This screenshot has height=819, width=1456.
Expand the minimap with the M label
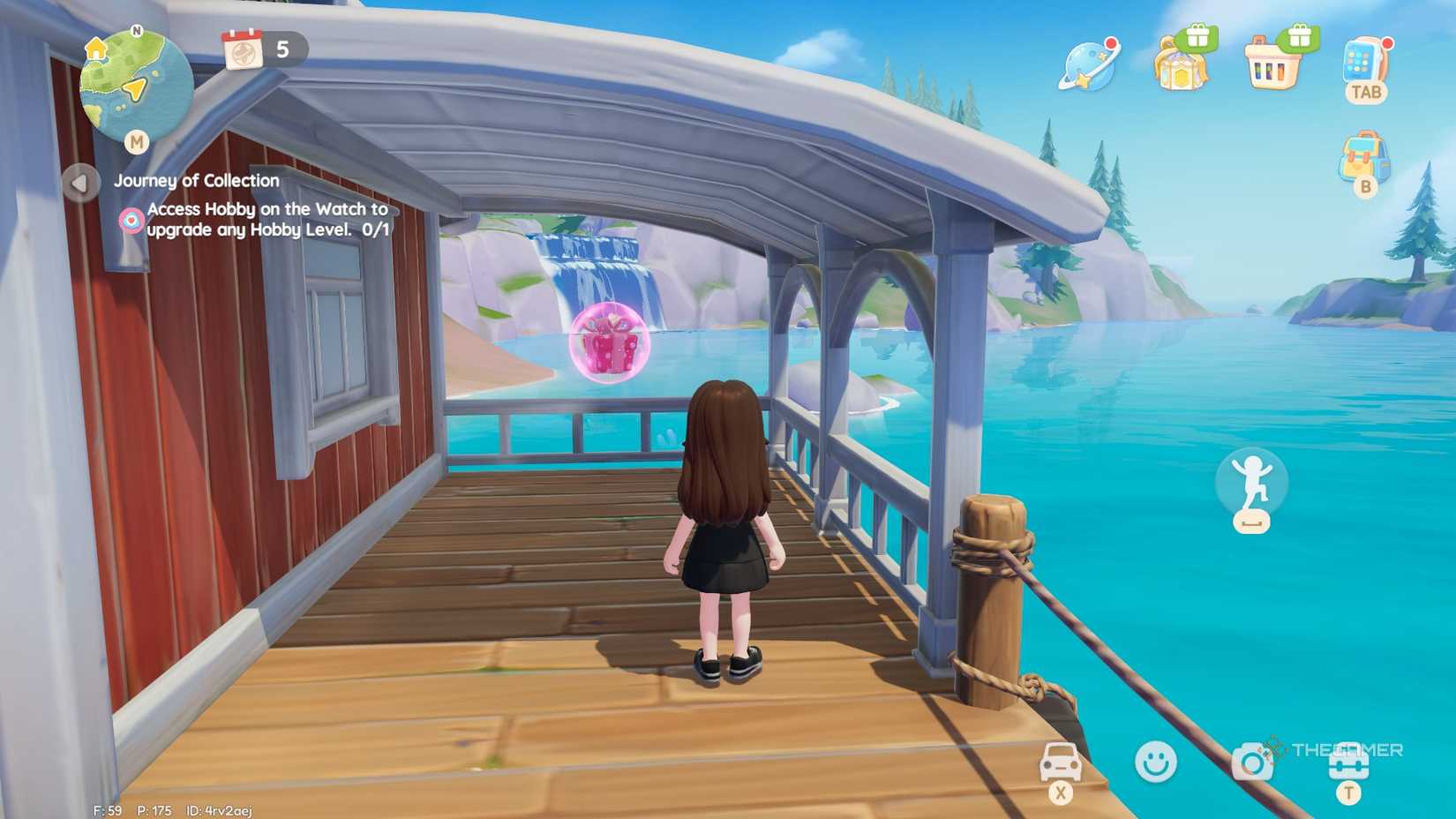click(137, 143)
